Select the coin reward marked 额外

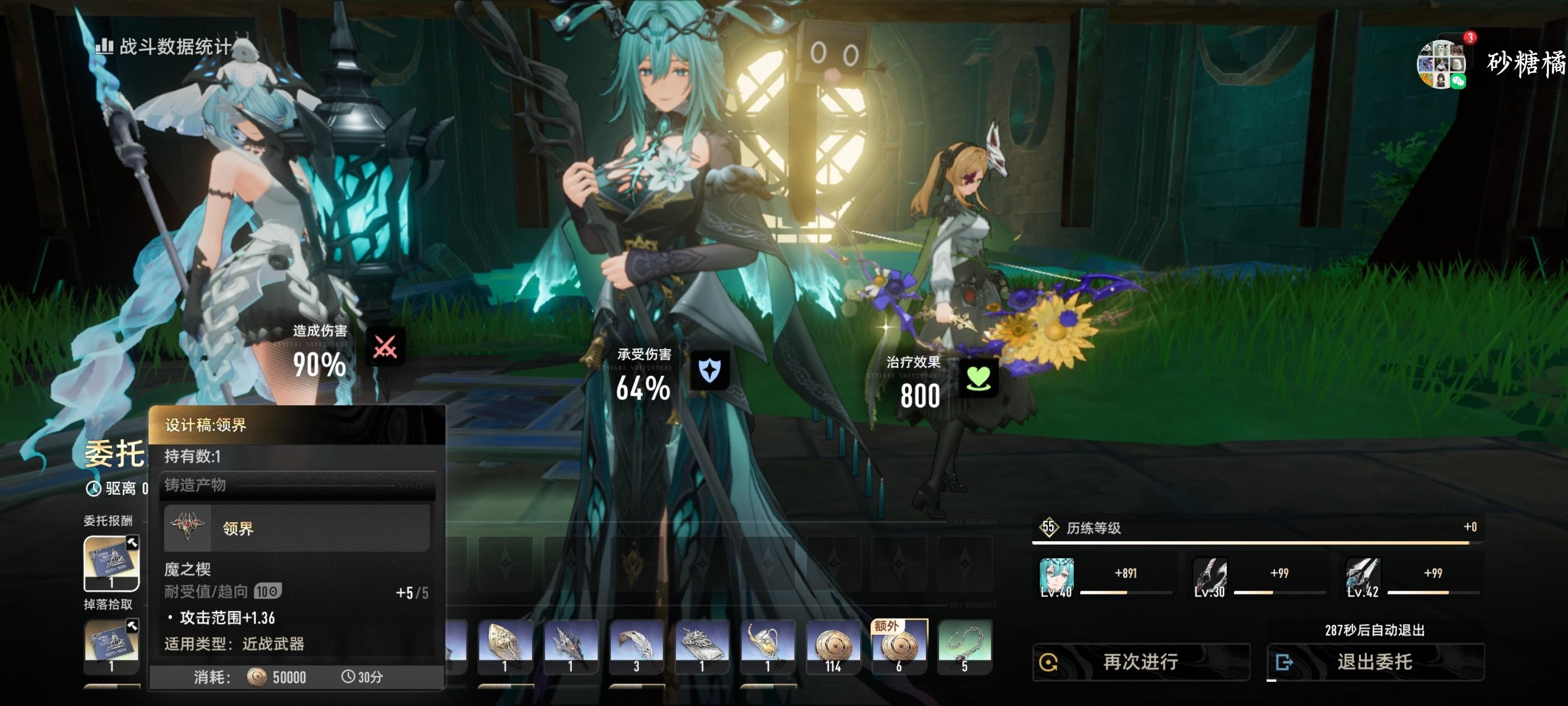point(899,645)
